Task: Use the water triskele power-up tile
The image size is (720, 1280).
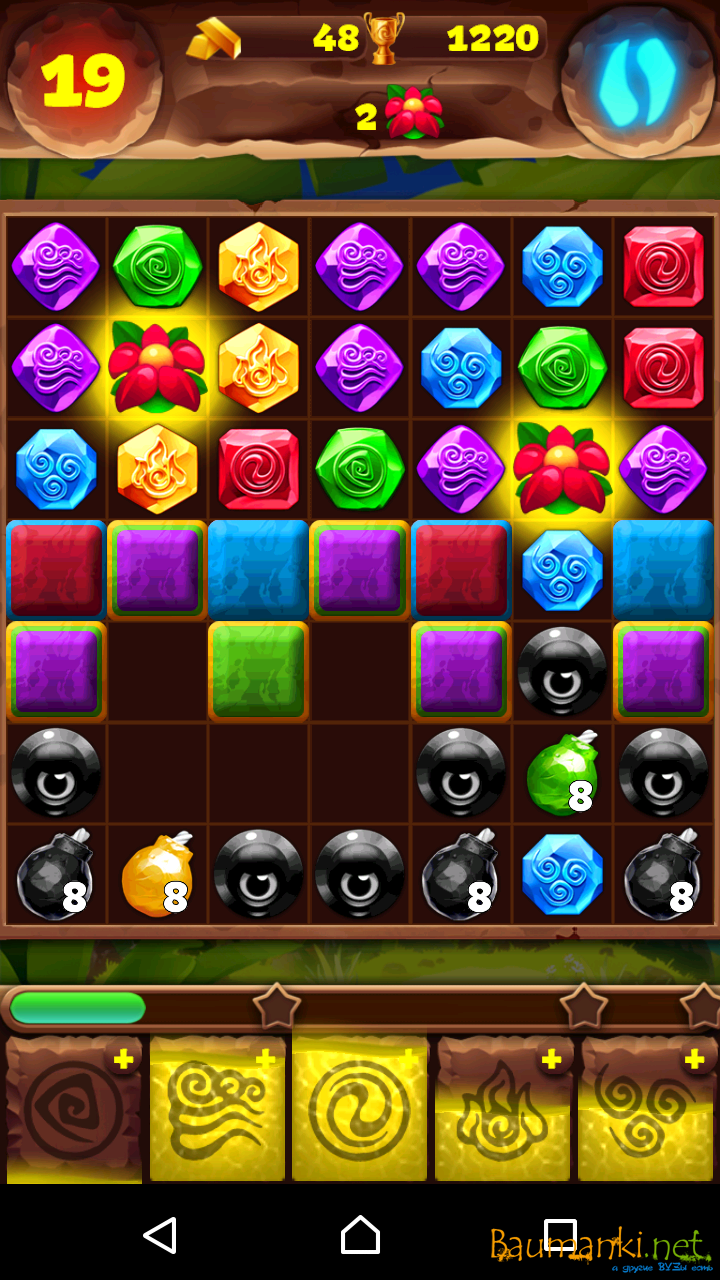Action: 647,1110
